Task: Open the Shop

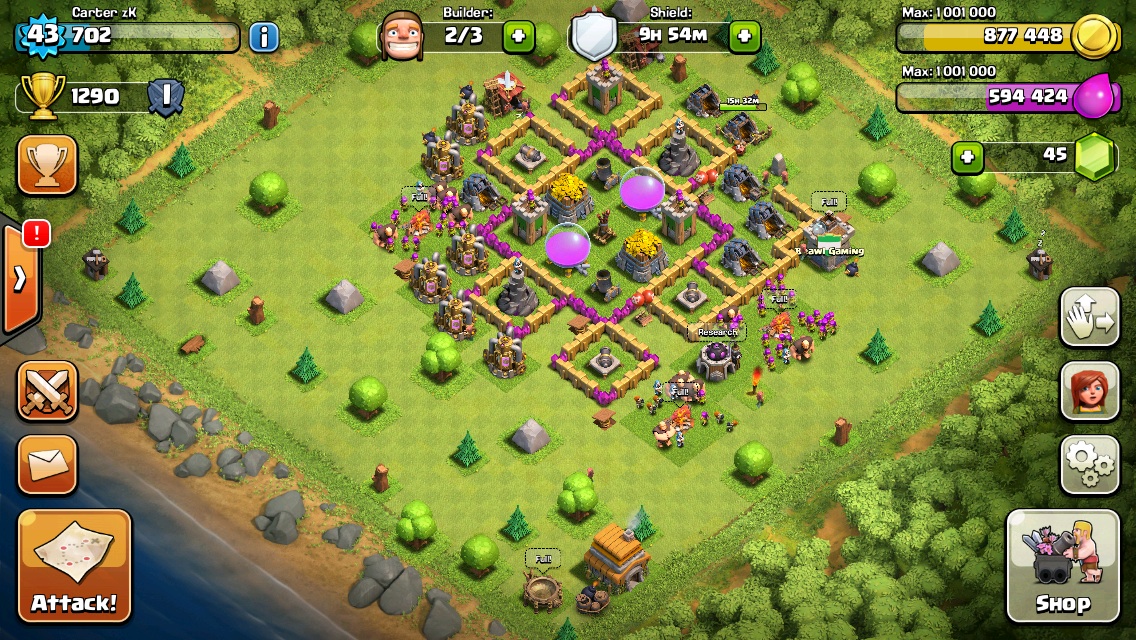Action: [1062, 566]
